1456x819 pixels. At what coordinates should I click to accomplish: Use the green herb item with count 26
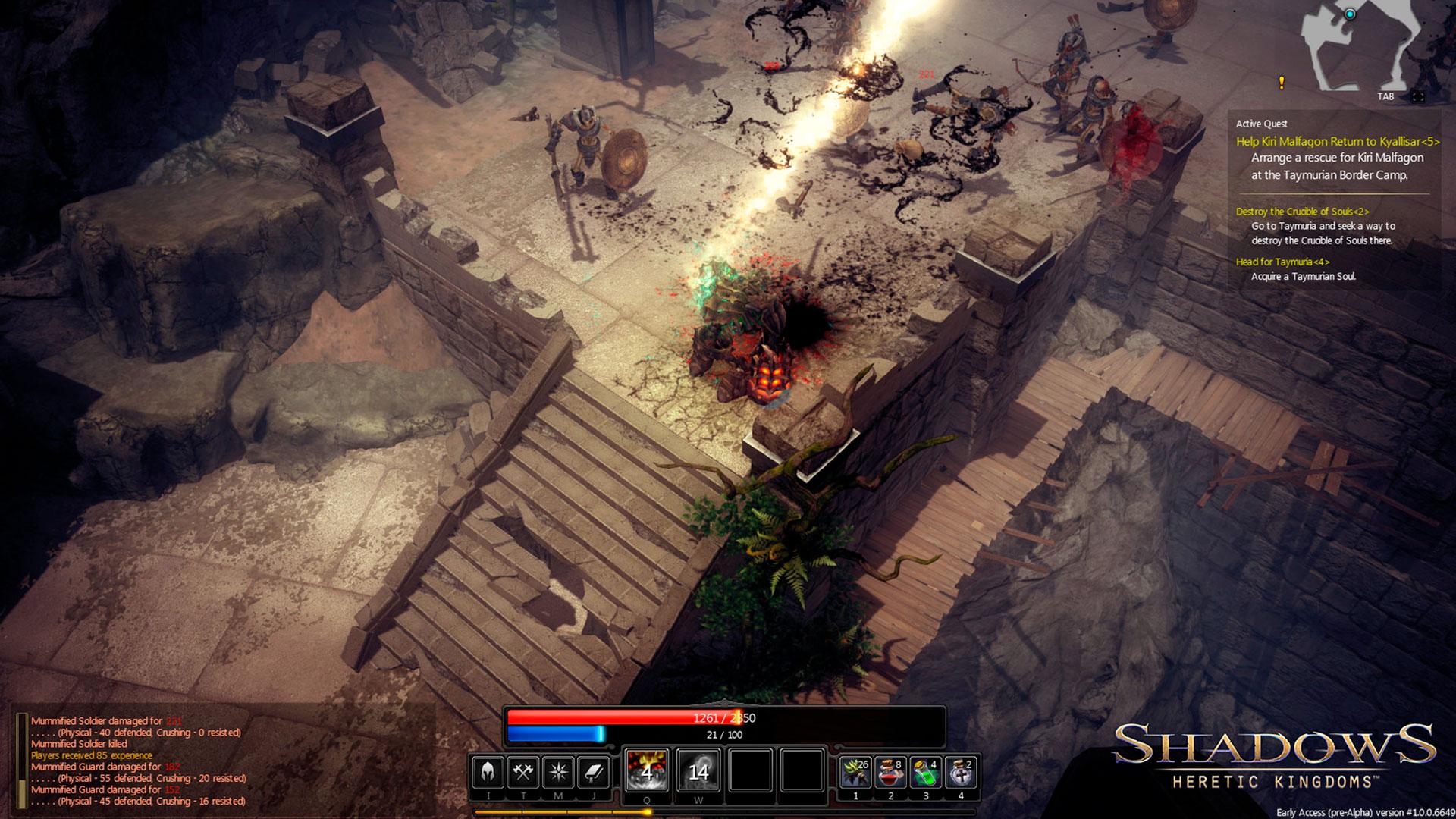856,772
